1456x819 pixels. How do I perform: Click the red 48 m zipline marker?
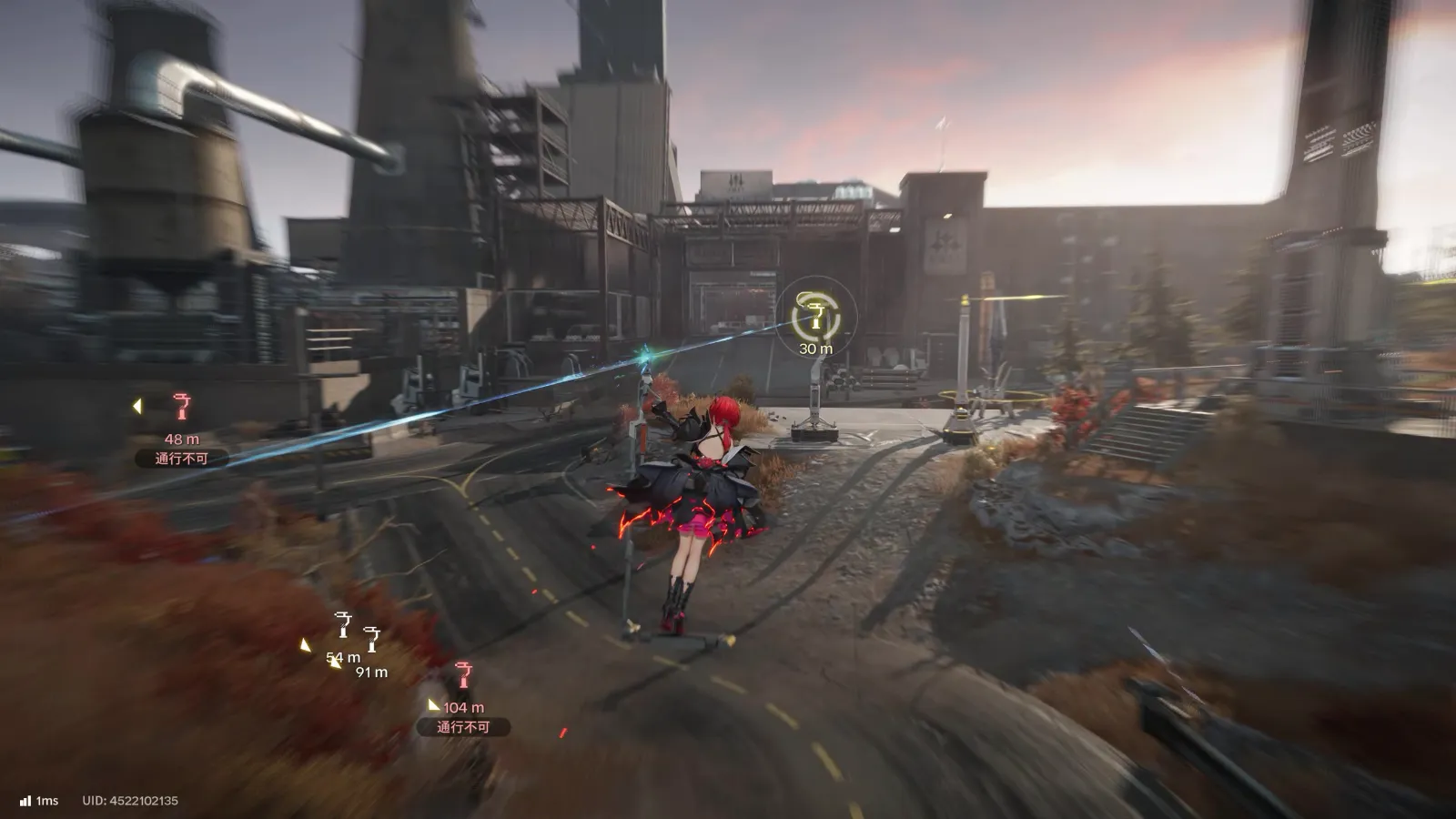(x=182, y=407)
